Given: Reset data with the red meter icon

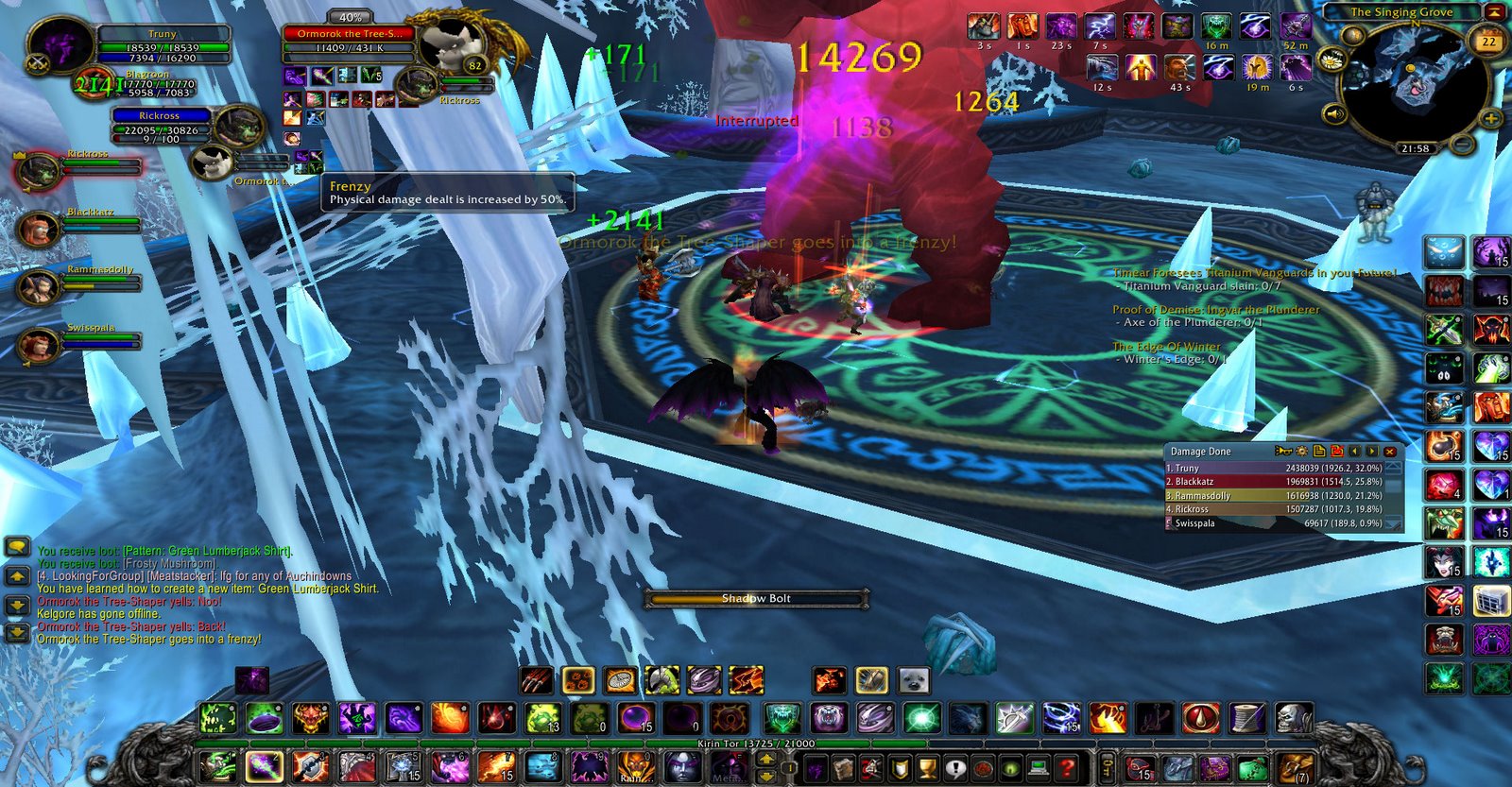Looking at the screenshot, I should (x=1337, y=452).
